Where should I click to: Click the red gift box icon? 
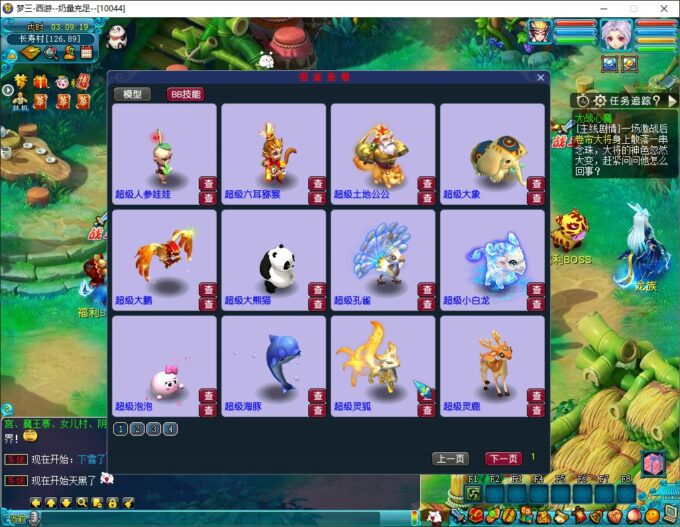coord(41,81)
